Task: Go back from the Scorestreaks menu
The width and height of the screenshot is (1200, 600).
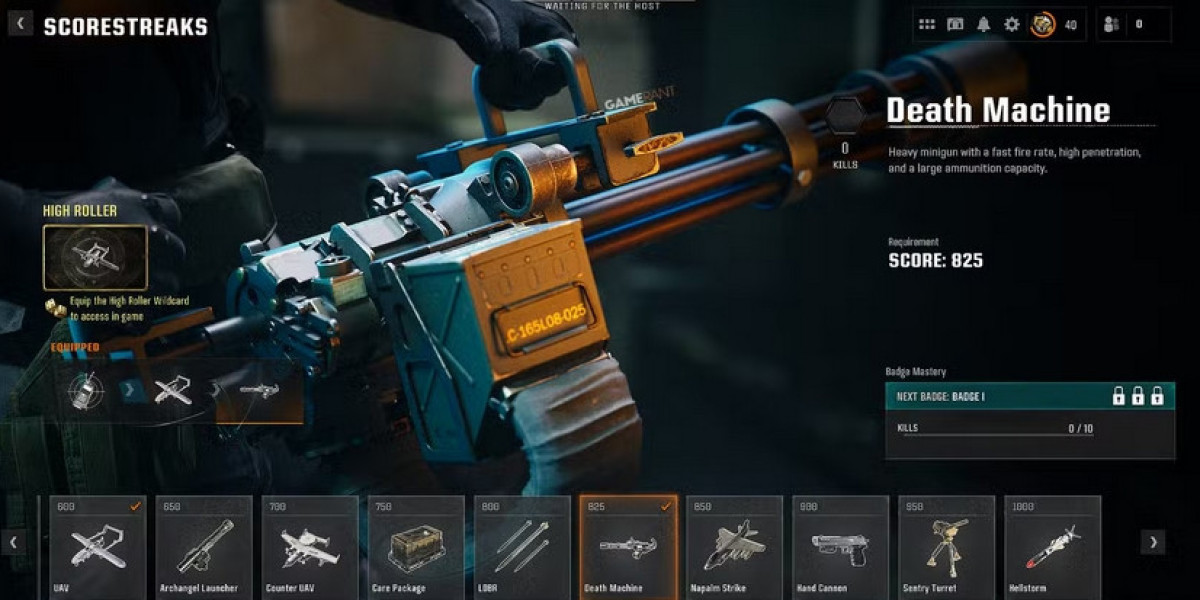Action: (21, 24)
